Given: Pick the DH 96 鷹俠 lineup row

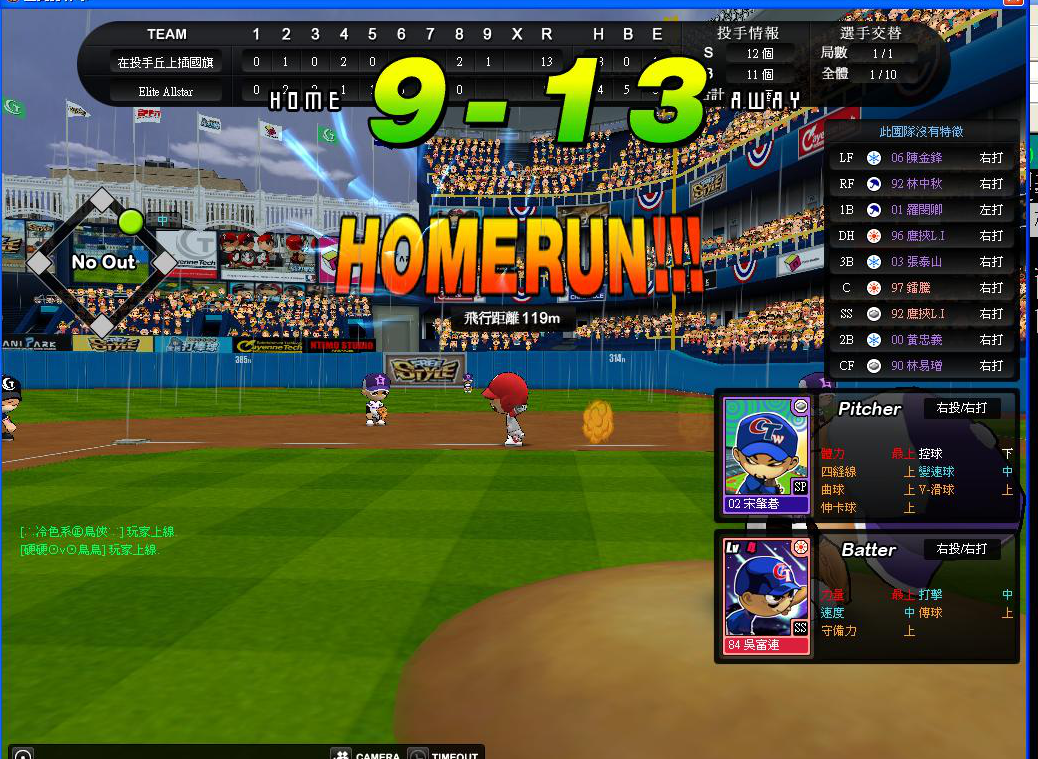Looking at the screenshot, I should [x=920, y=236].
